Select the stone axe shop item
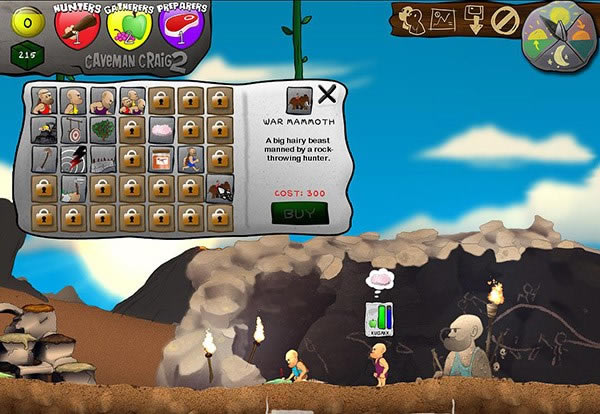This screenshot has height=414, width=600. (73, 187)
